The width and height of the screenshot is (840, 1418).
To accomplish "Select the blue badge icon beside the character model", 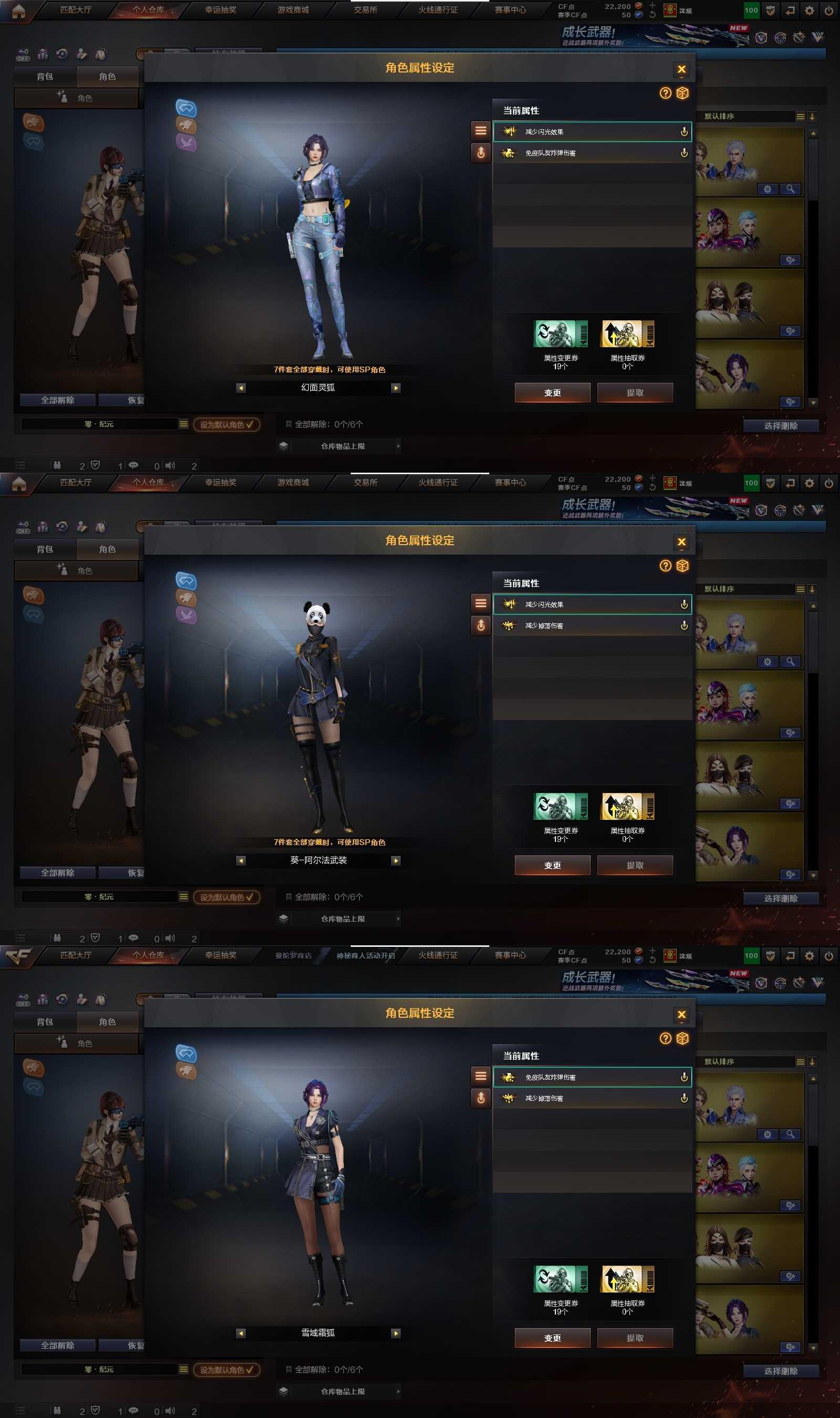I will (187, 109).
